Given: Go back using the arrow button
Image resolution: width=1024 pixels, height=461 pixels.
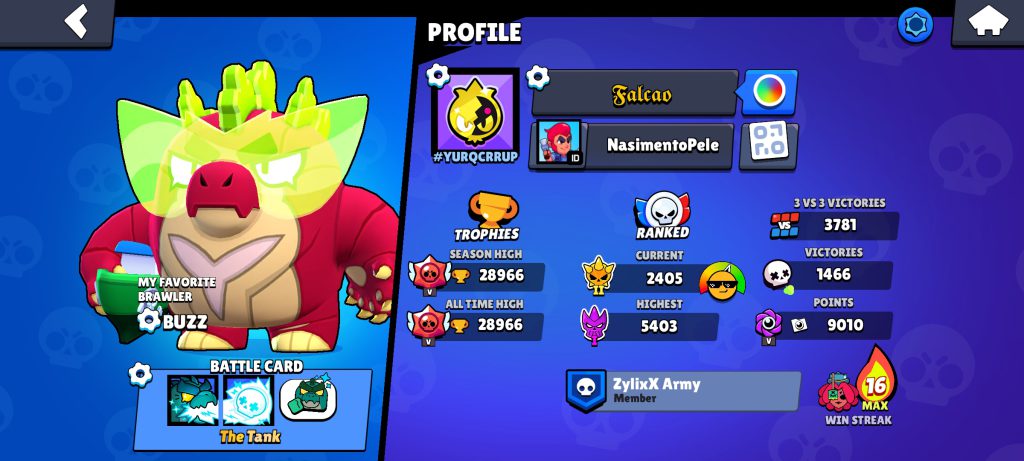Looking at the screenshot, I should click(x=75, y=21).
